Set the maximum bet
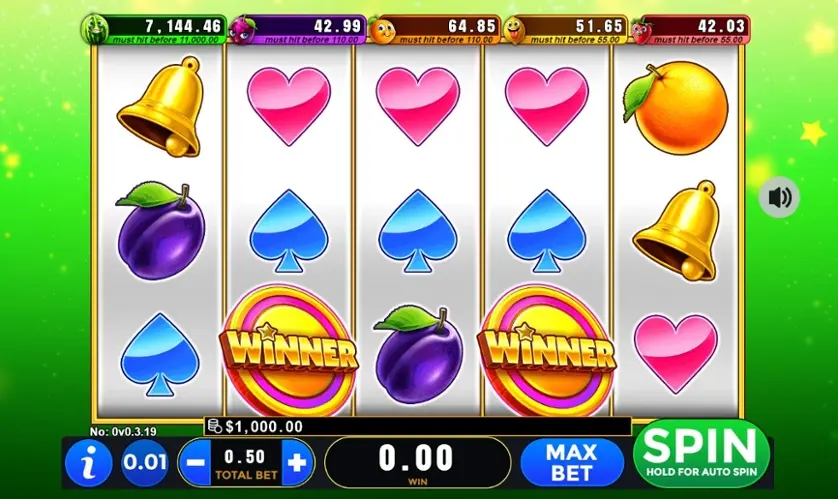This screenshot has height=499, width=838. [570, 463]
